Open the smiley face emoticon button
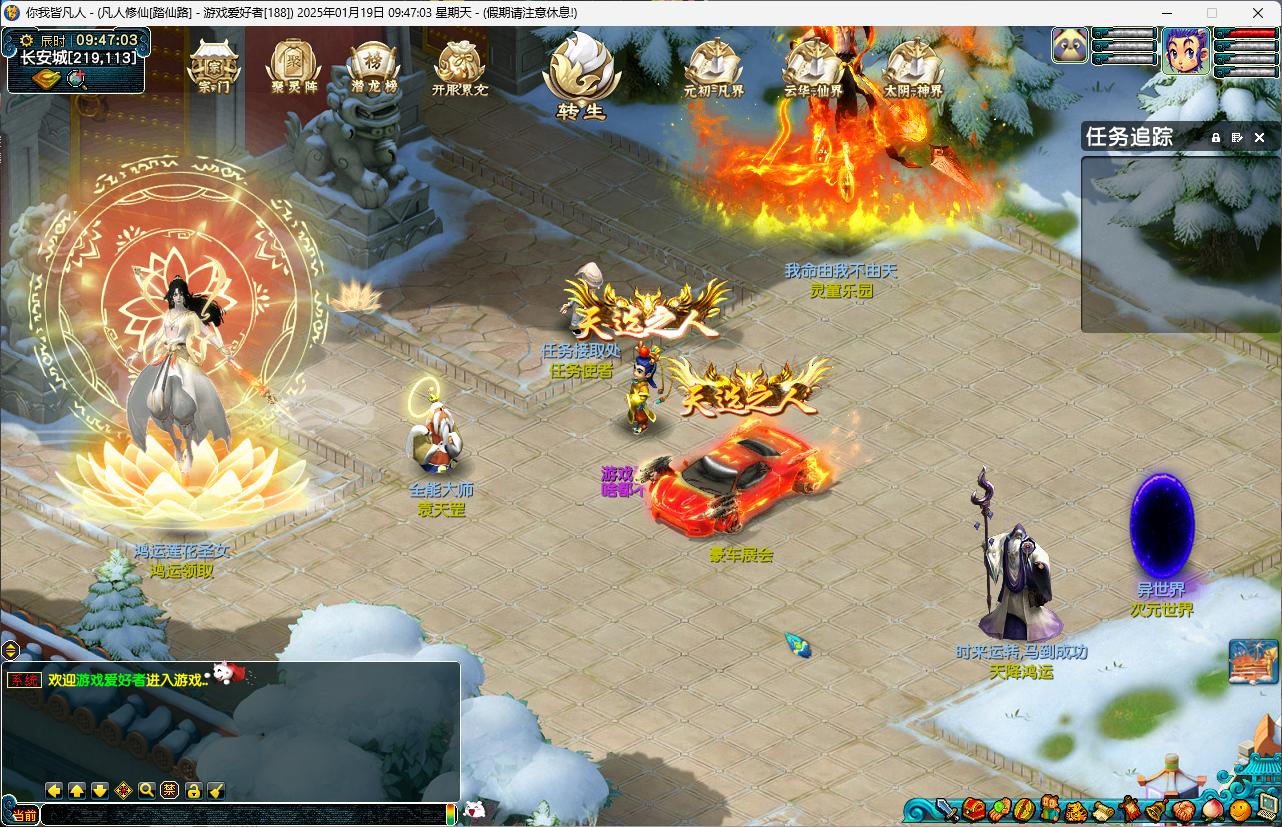 click(1240, 809)
